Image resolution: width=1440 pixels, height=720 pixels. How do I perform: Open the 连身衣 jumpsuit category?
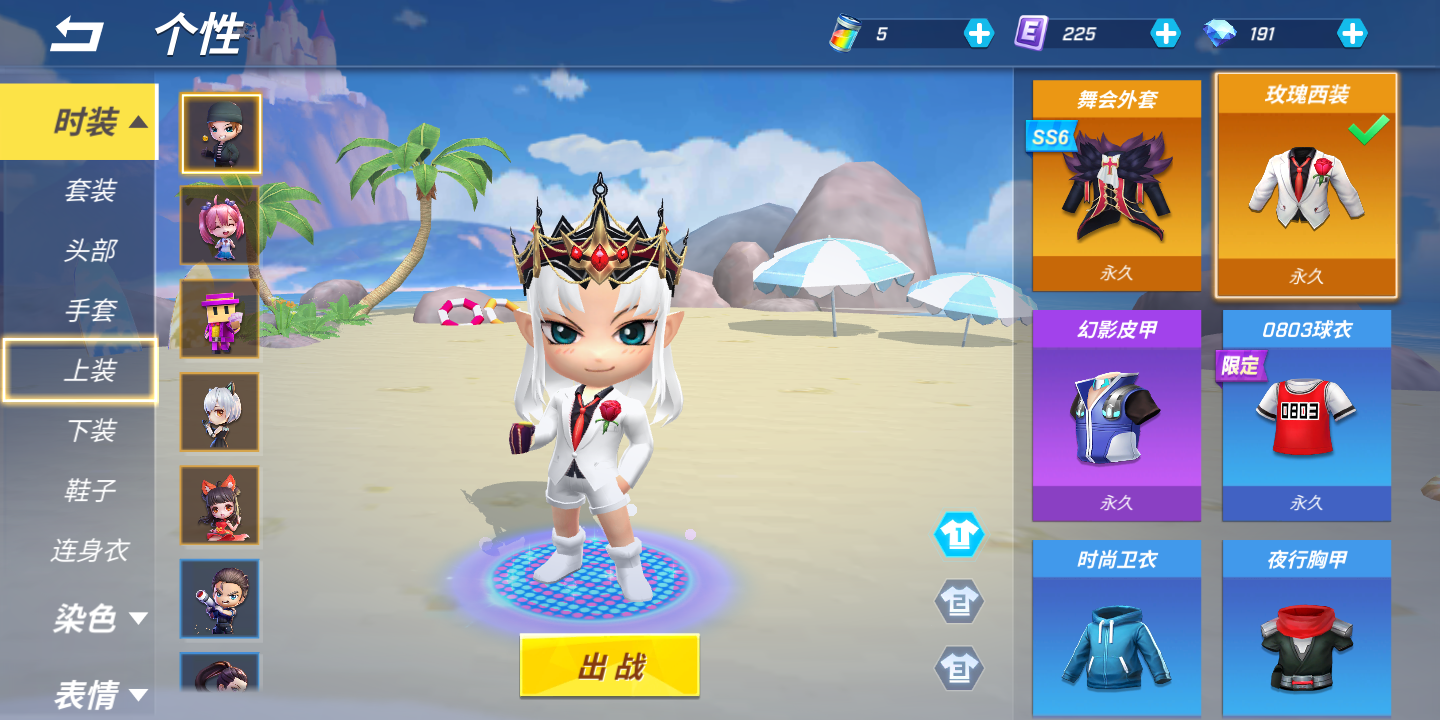90,550
